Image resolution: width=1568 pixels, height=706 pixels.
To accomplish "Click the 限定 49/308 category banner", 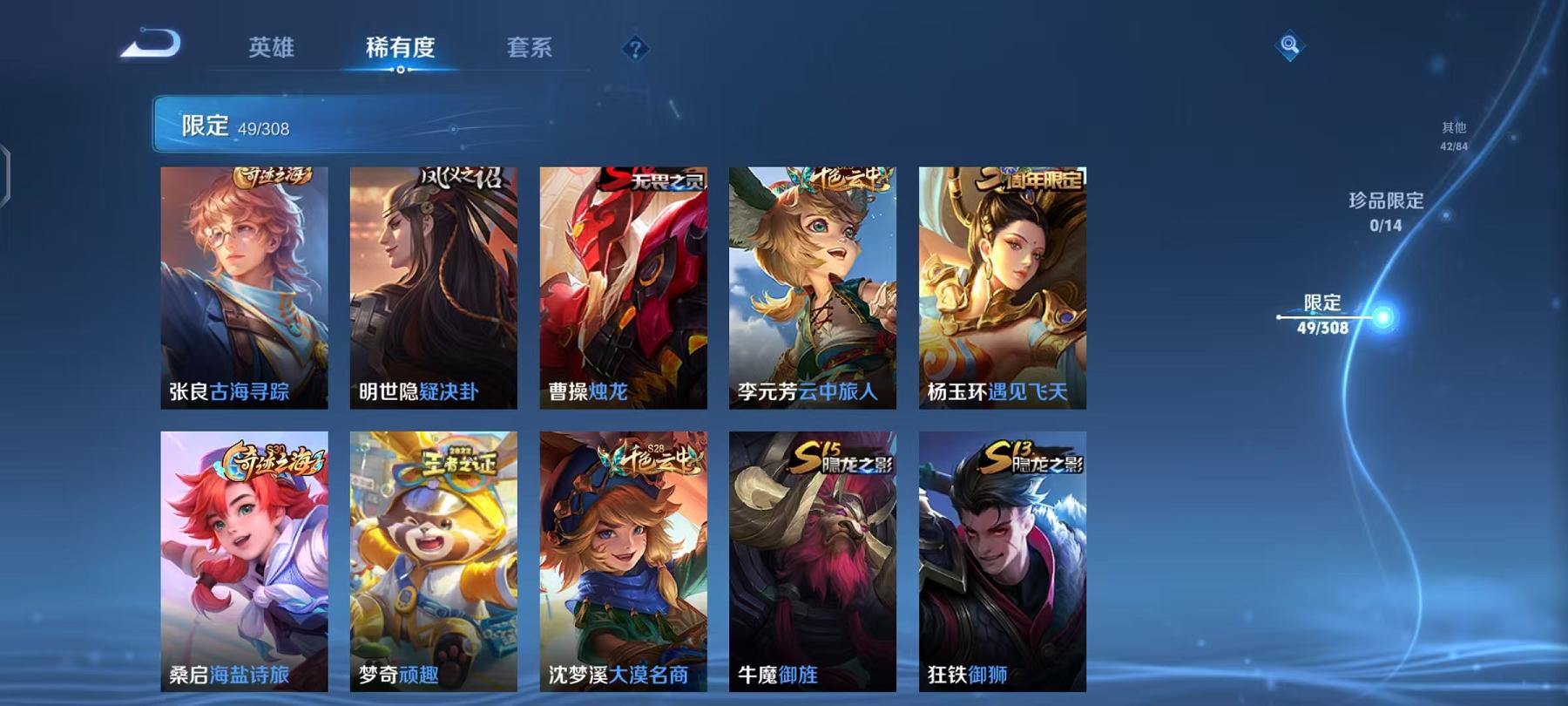I will [x=348, y=125].
